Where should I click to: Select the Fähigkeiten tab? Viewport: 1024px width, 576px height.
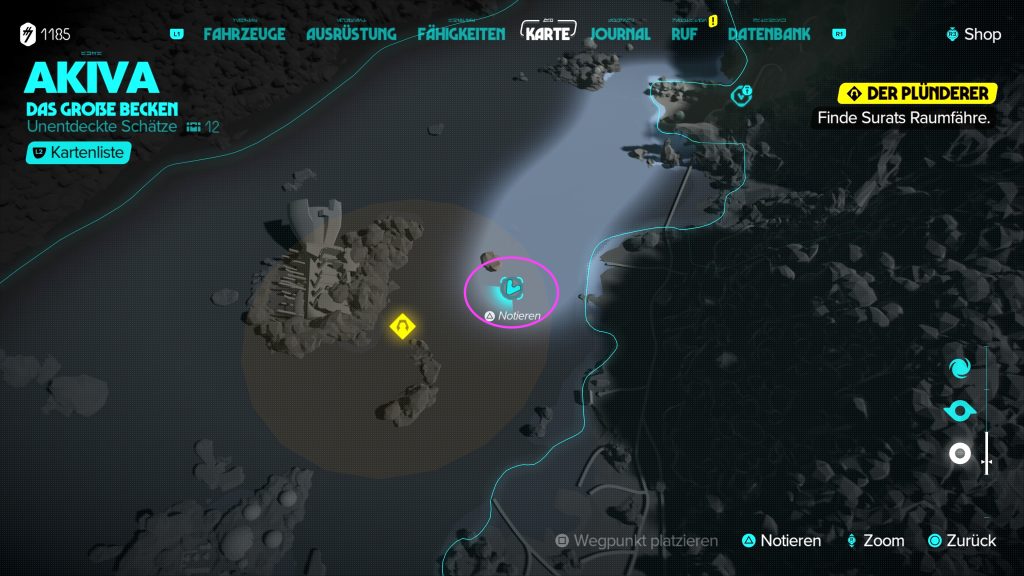[461, 34]
